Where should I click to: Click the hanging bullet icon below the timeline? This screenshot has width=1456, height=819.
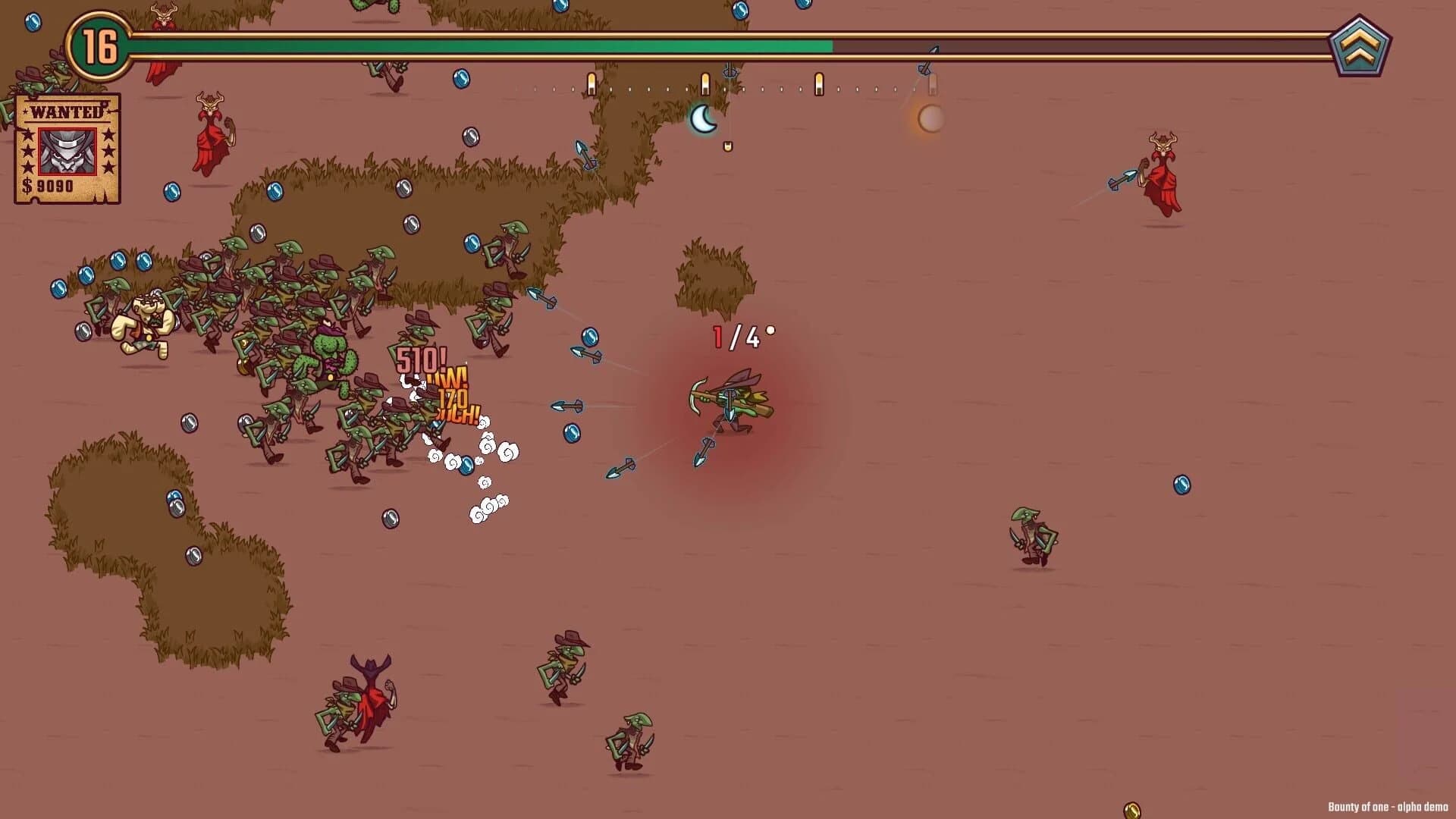pyautogui.click(x=728, y=146)
